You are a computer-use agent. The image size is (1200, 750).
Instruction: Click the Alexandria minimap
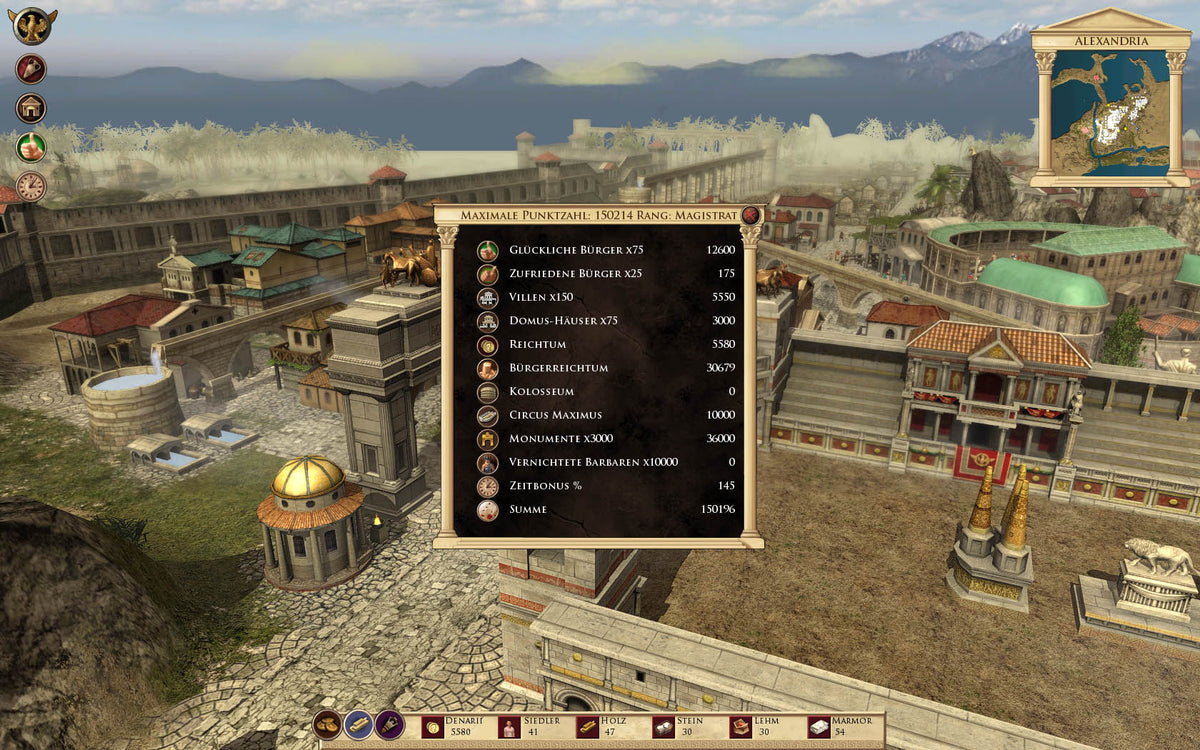point(1109,110)
